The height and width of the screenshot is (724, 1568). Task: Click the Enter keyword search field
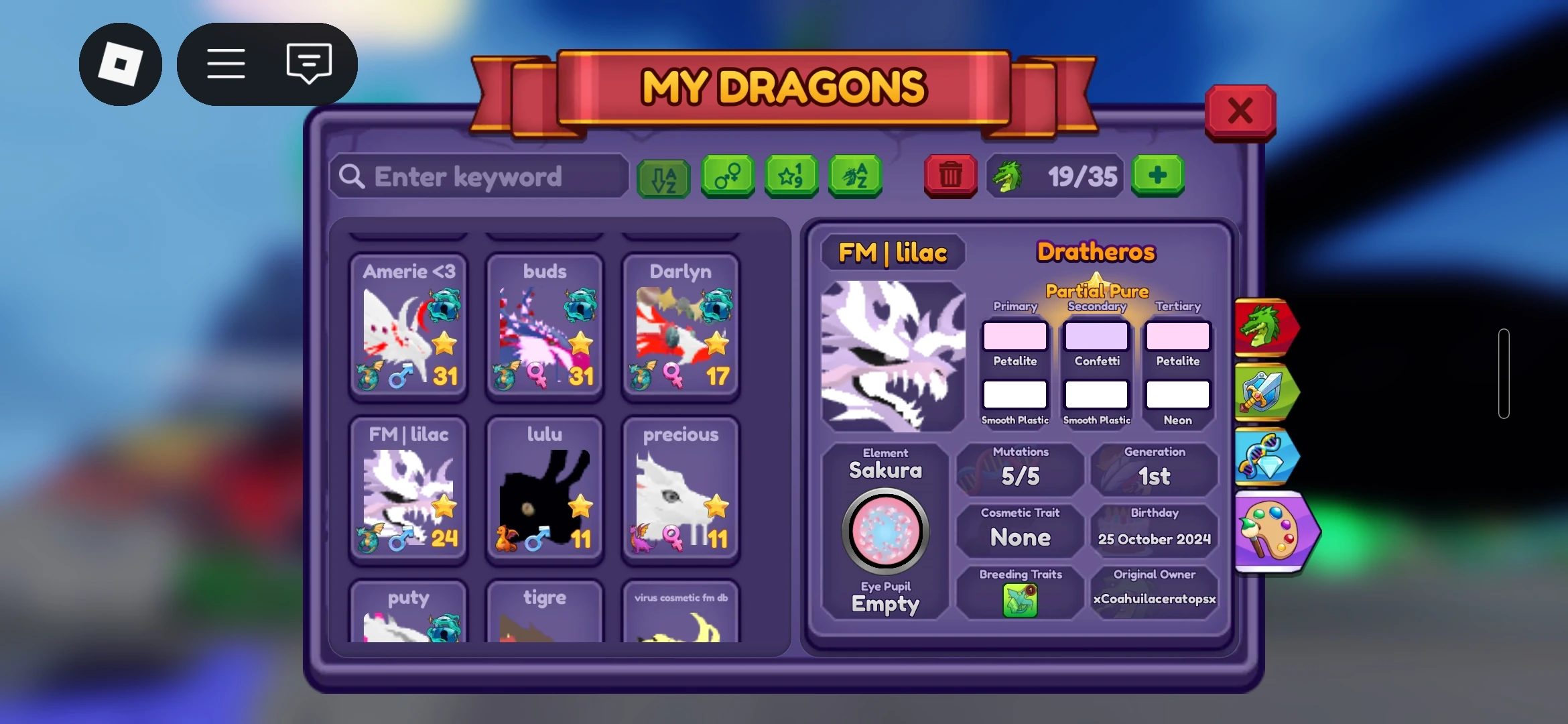tap(478, 176)
